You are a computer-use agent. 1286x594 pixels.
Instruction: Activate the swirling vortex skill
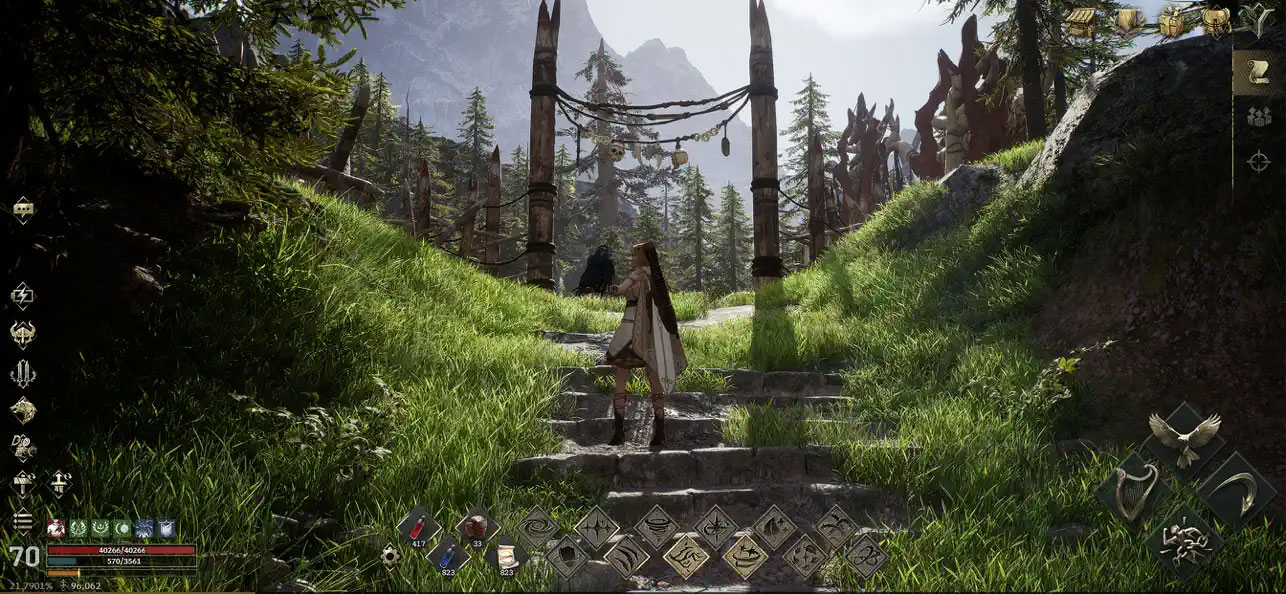[x=537, y=527]
